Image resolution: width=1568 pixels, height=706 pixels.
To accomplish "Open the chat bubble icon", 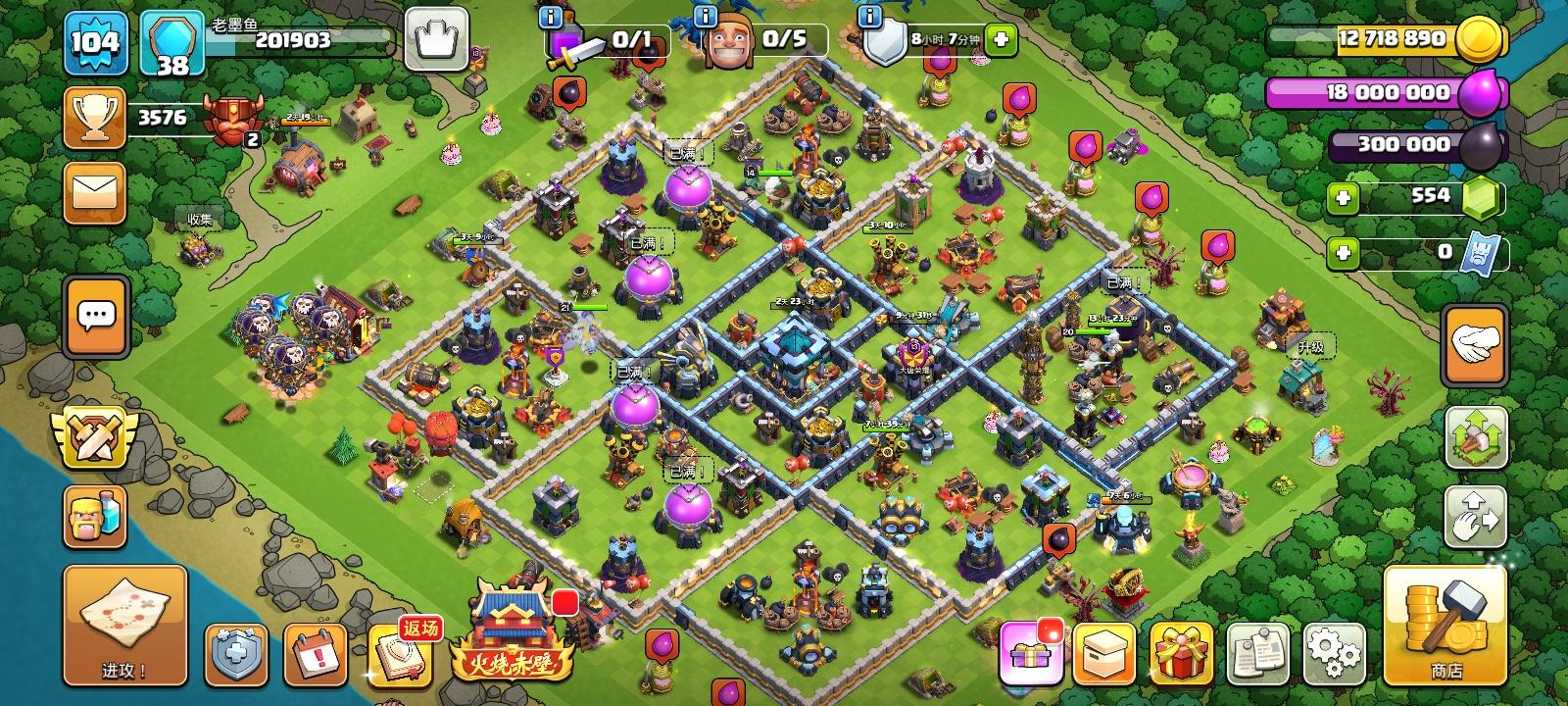I will coord(93,316).
